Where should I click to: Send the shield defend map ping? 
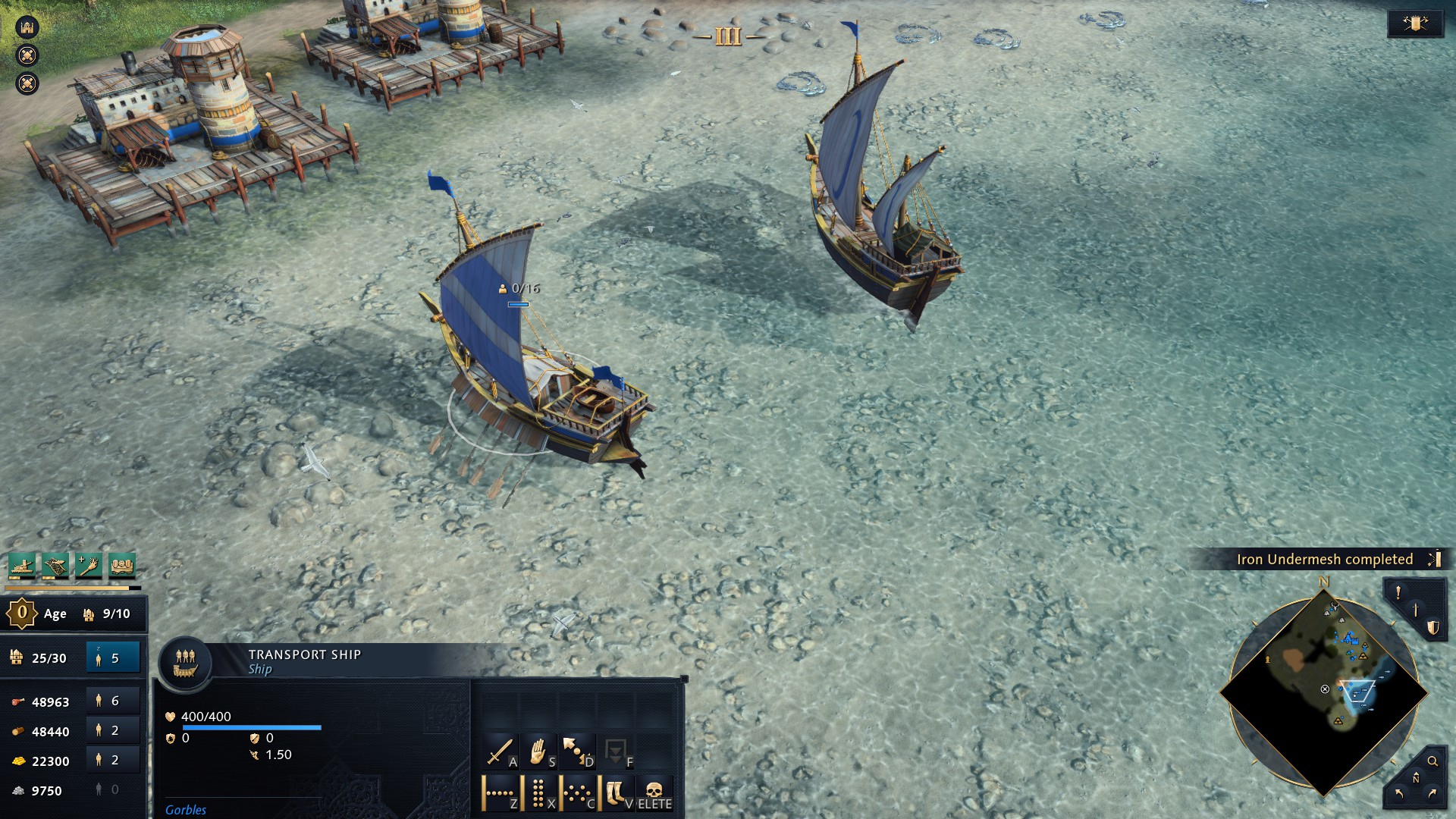(1432, 628)
